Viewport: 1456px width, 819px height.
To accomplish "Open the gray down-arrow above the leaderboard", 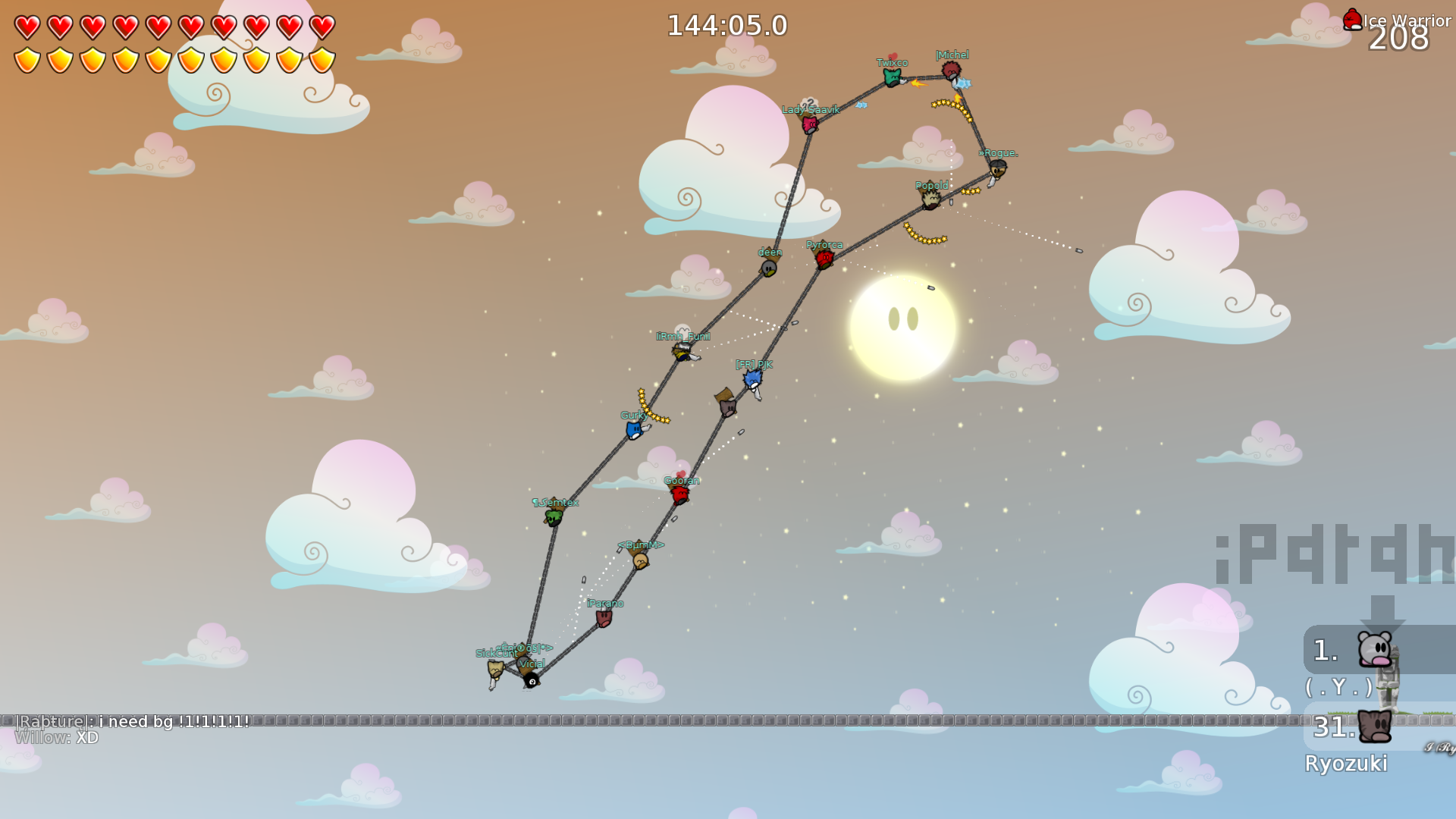I will (x=1382, y=610).
